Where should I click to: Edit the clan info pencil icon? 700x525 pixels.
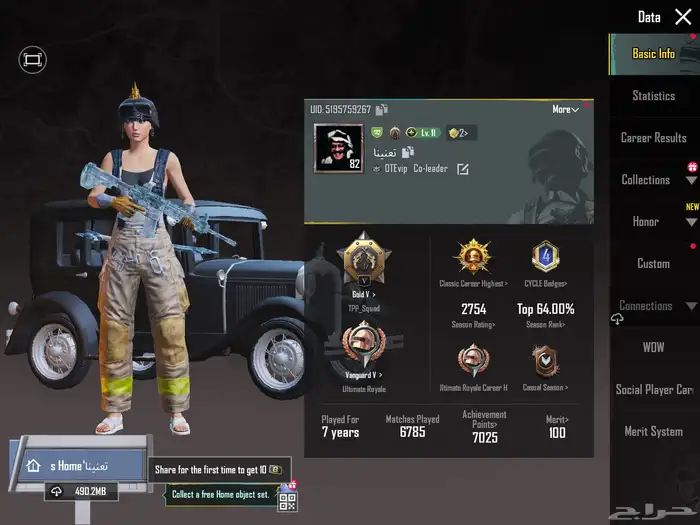[x=463, y=169]
